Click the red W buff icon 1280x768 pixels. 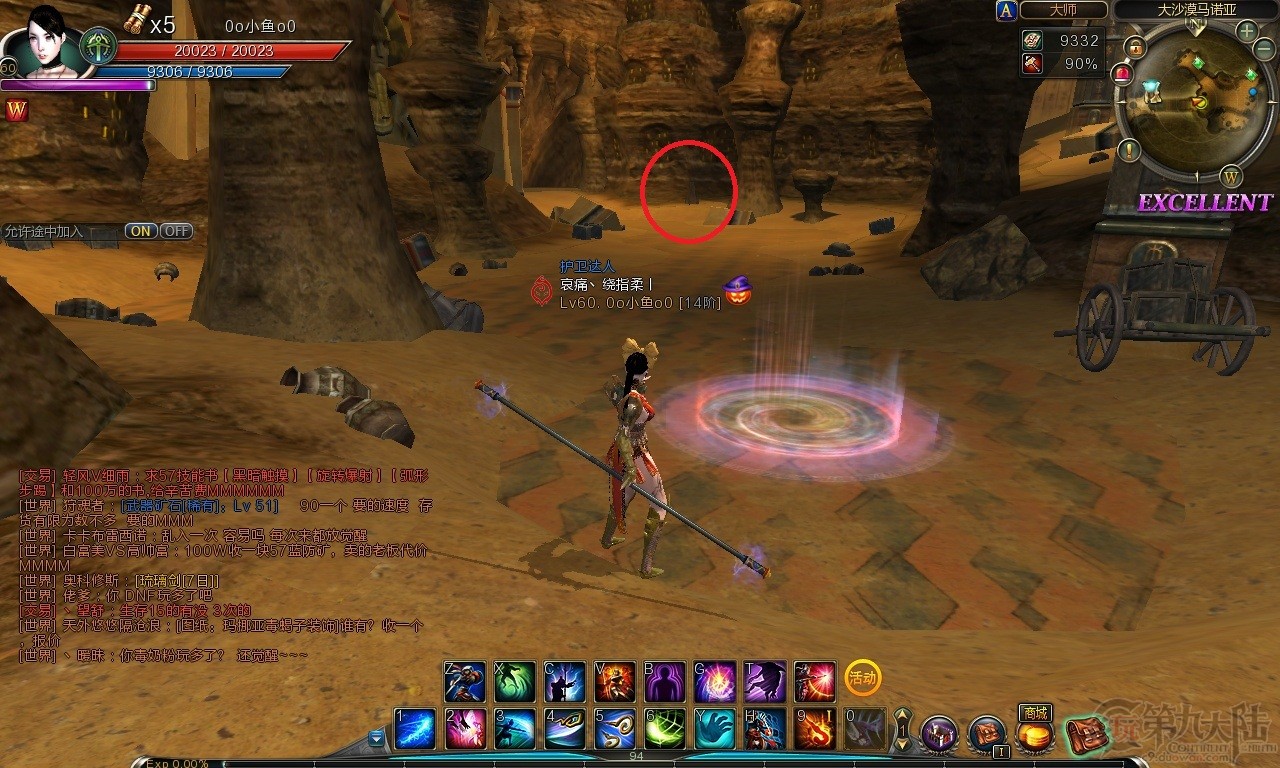pyautogui.click(x=17, y=111)
